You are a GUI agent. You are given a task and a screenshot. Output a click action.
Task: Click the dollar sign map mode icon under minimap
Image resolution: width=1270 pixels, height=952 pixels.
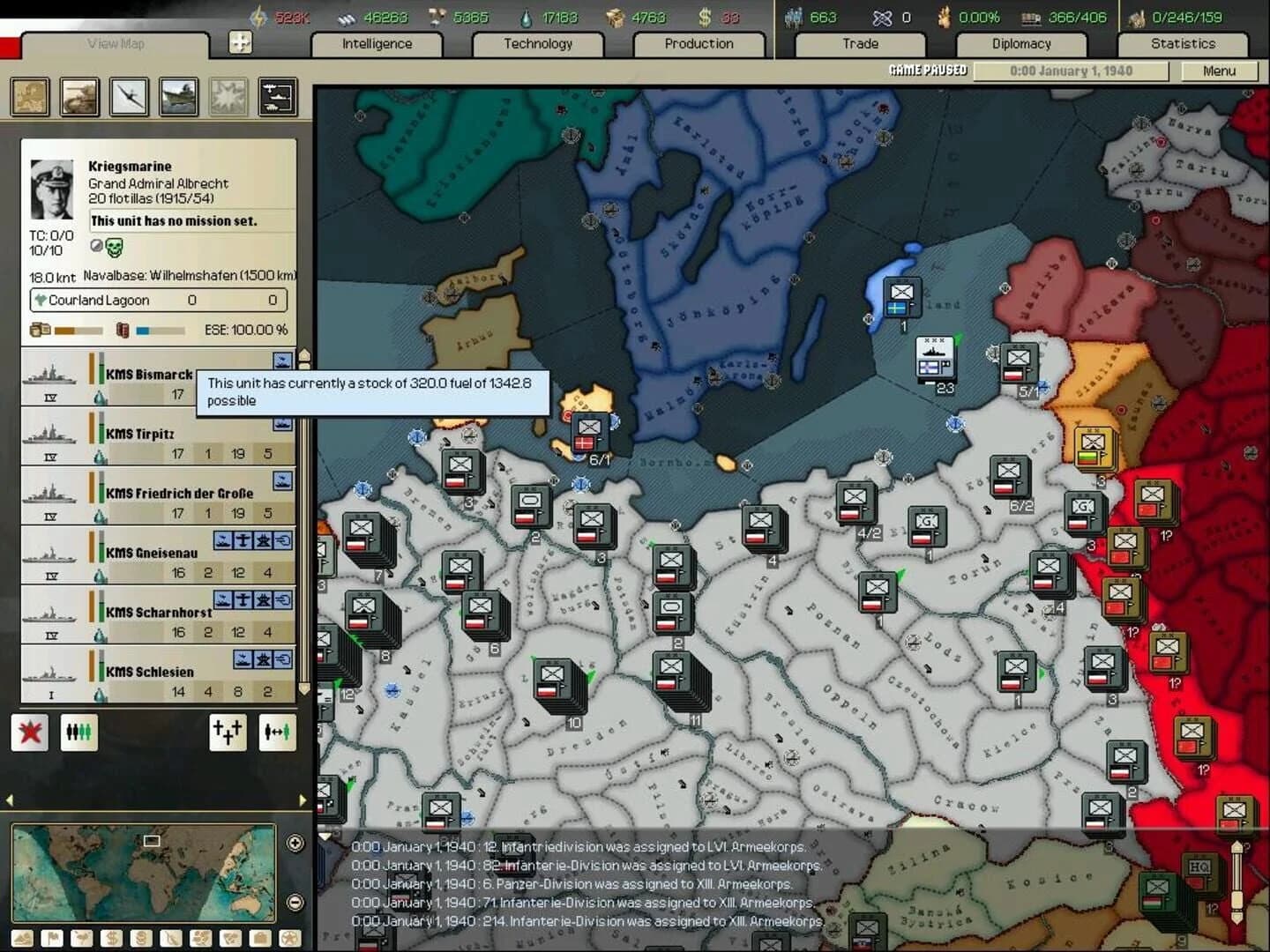[111, 938]
